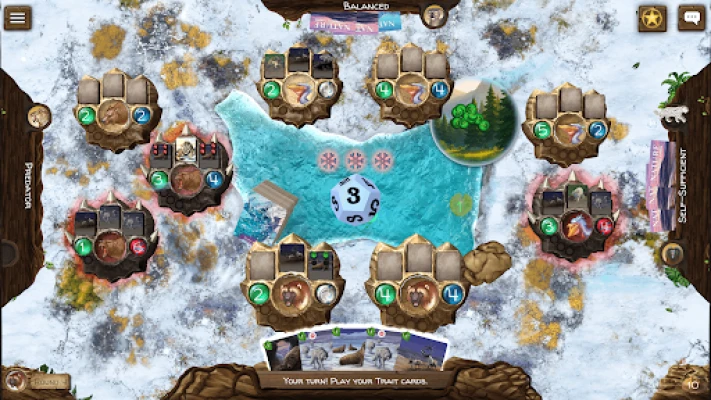Open the hamburger menu
The height and width of the screenshot is (400, 711).
[17, 18]
